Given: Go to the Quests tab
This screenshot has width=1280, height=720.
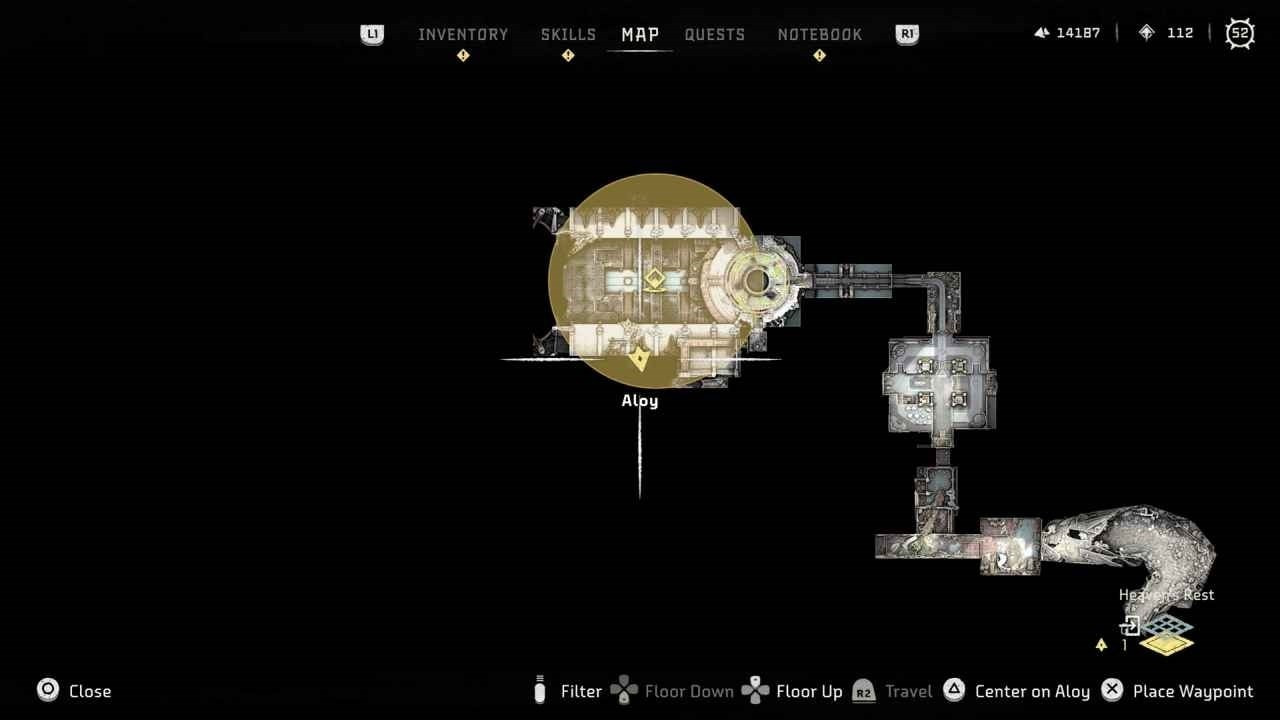Looking at the screenshot, I should coord(715,34).
